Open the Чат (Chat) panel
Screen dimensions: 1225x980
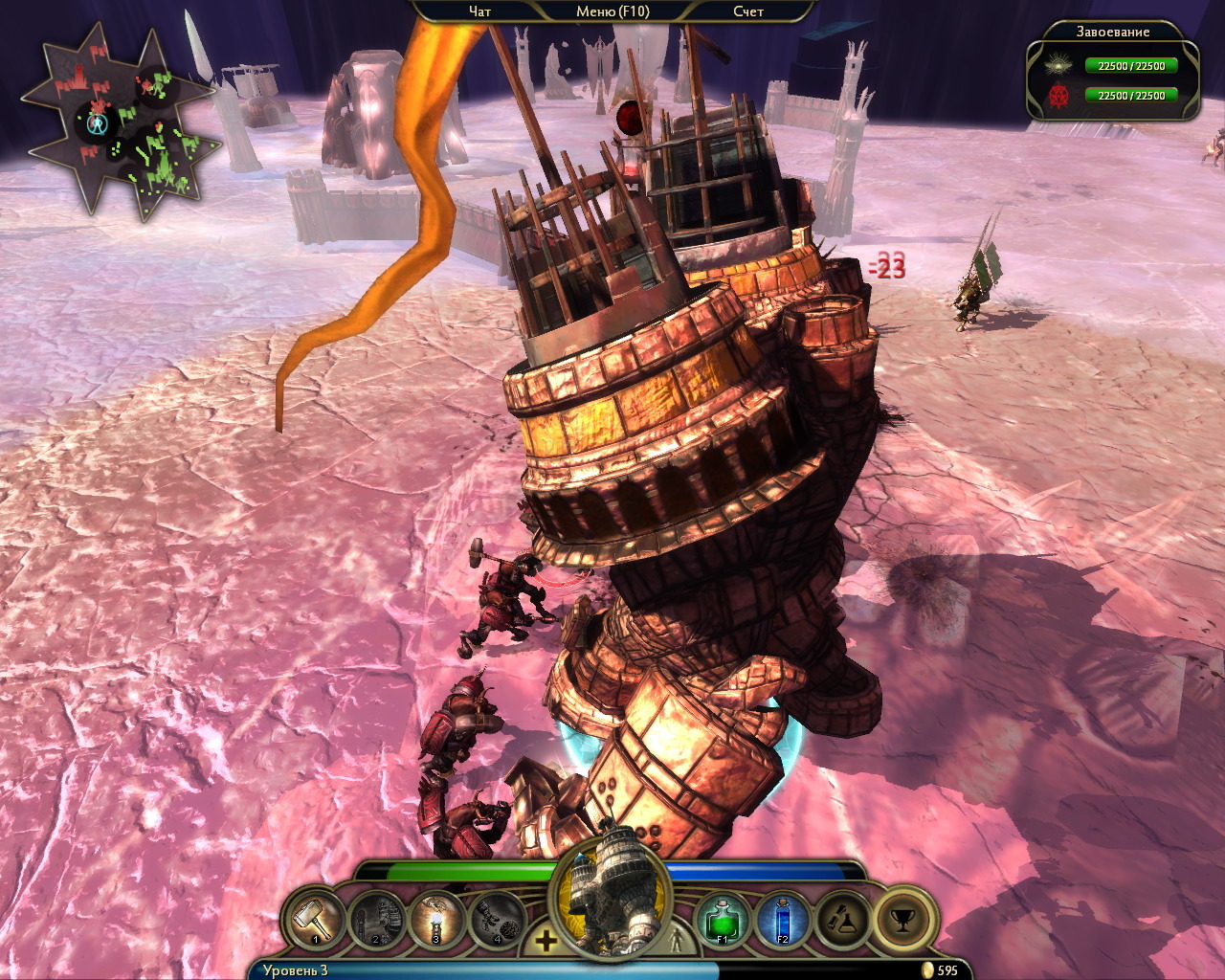(x=479, y=11)
